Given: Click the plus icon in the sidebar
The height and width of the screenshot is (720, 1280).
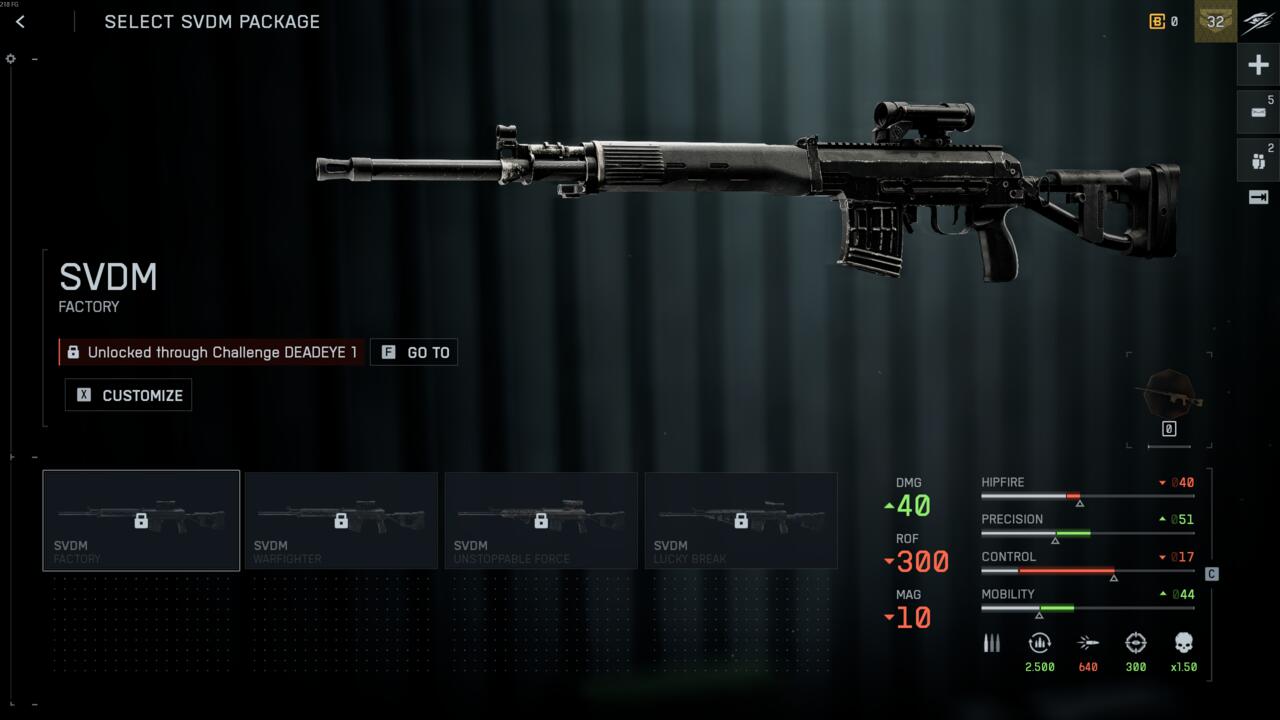Looking at the screenshot, I should point(1258,66).
